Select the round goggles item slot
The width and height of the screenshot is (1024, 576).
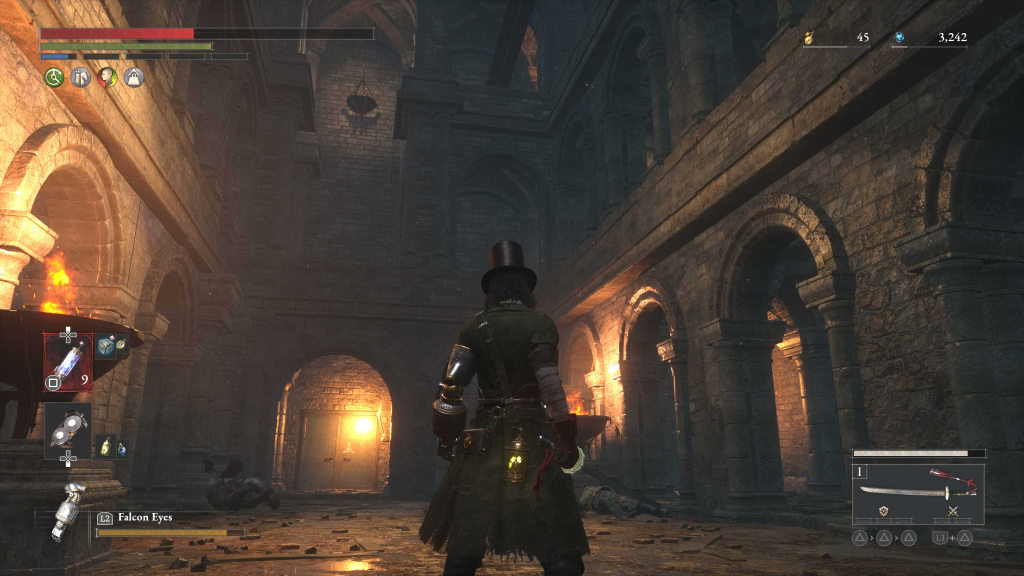[68, 427]
